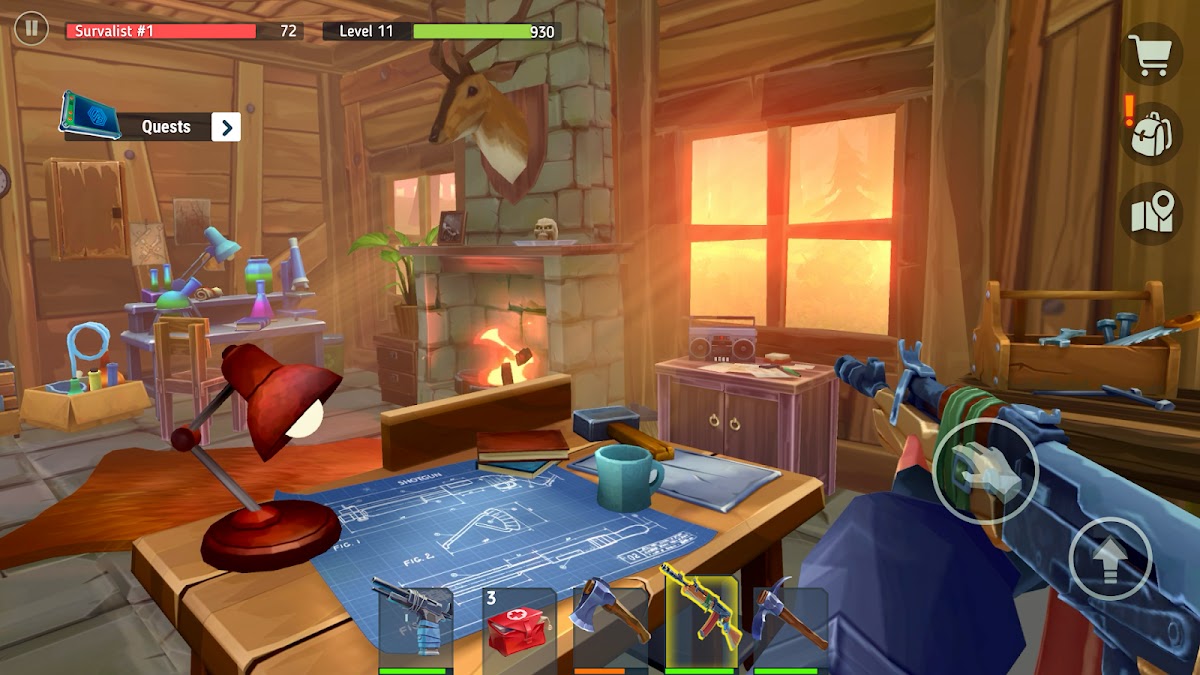Select the revolver hotbar slot
Viewport: 1200px width, 675px height.
[413, 627]
